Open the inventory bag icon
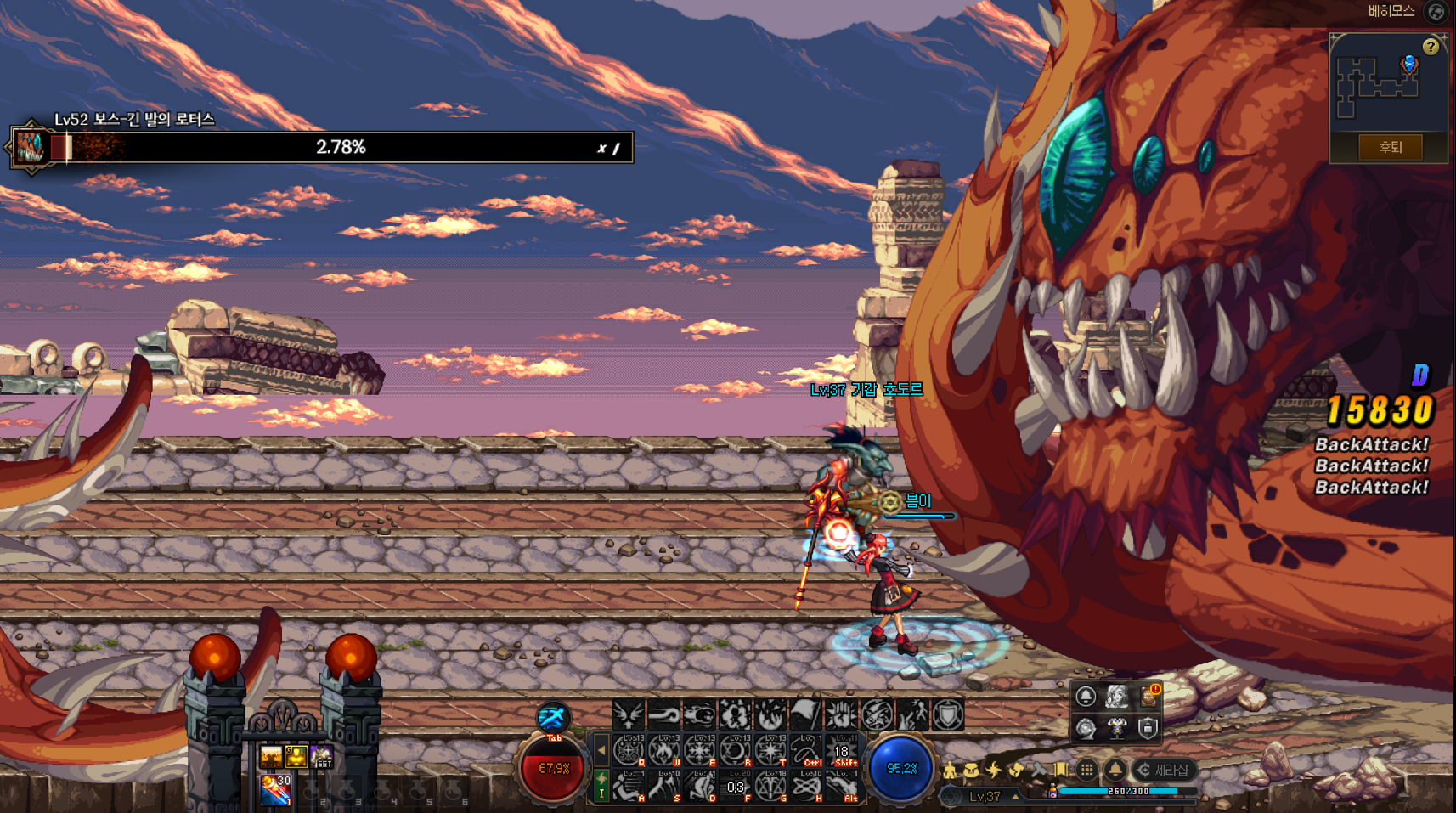The width and height of the screenshot is (1456, 813). click(x=971, y=771)
